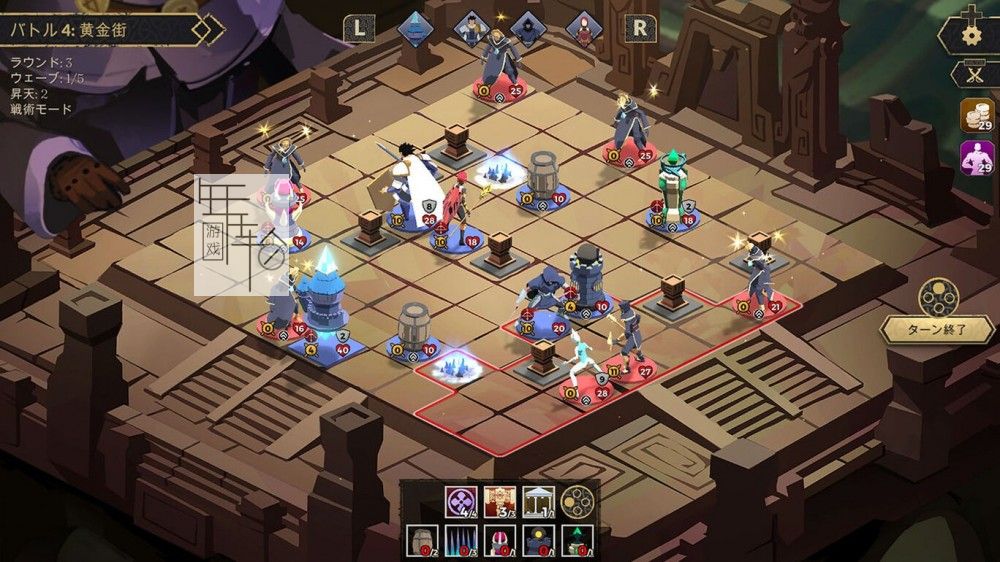End the turn with ターン終了 button
The width and height of the screenshot is (1000, 562).
937,330
